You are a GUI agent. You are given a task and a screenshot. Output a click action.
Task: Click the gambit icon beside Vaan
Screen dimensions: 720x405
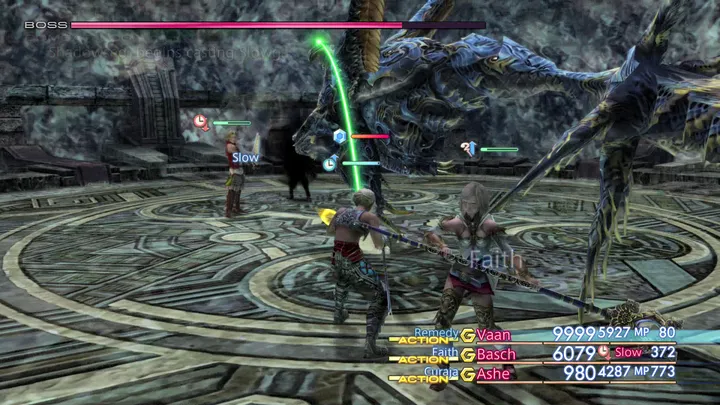coord(468,334)
